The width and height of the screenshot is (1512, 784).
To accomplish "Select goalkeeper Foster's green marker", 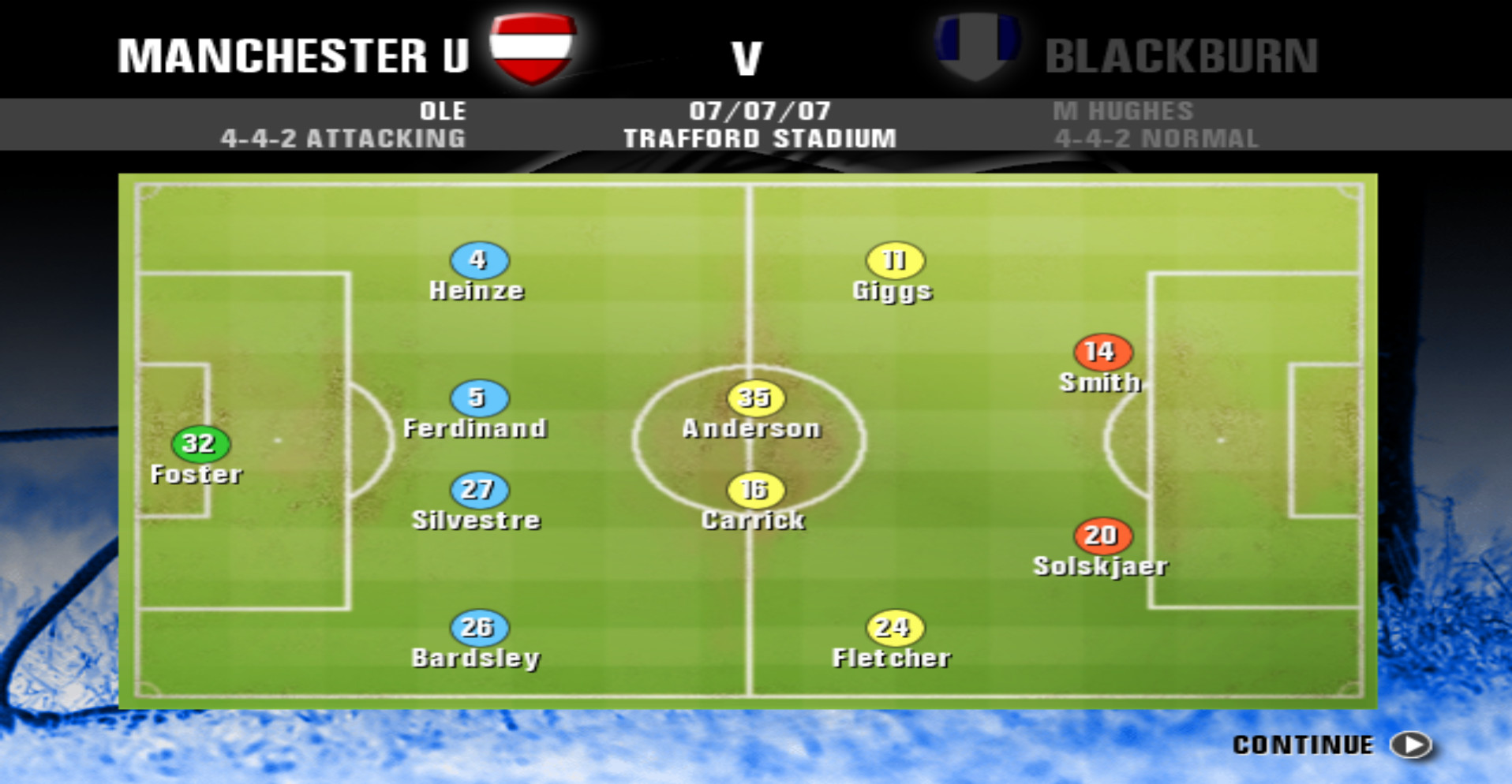I will coord(200,444).
